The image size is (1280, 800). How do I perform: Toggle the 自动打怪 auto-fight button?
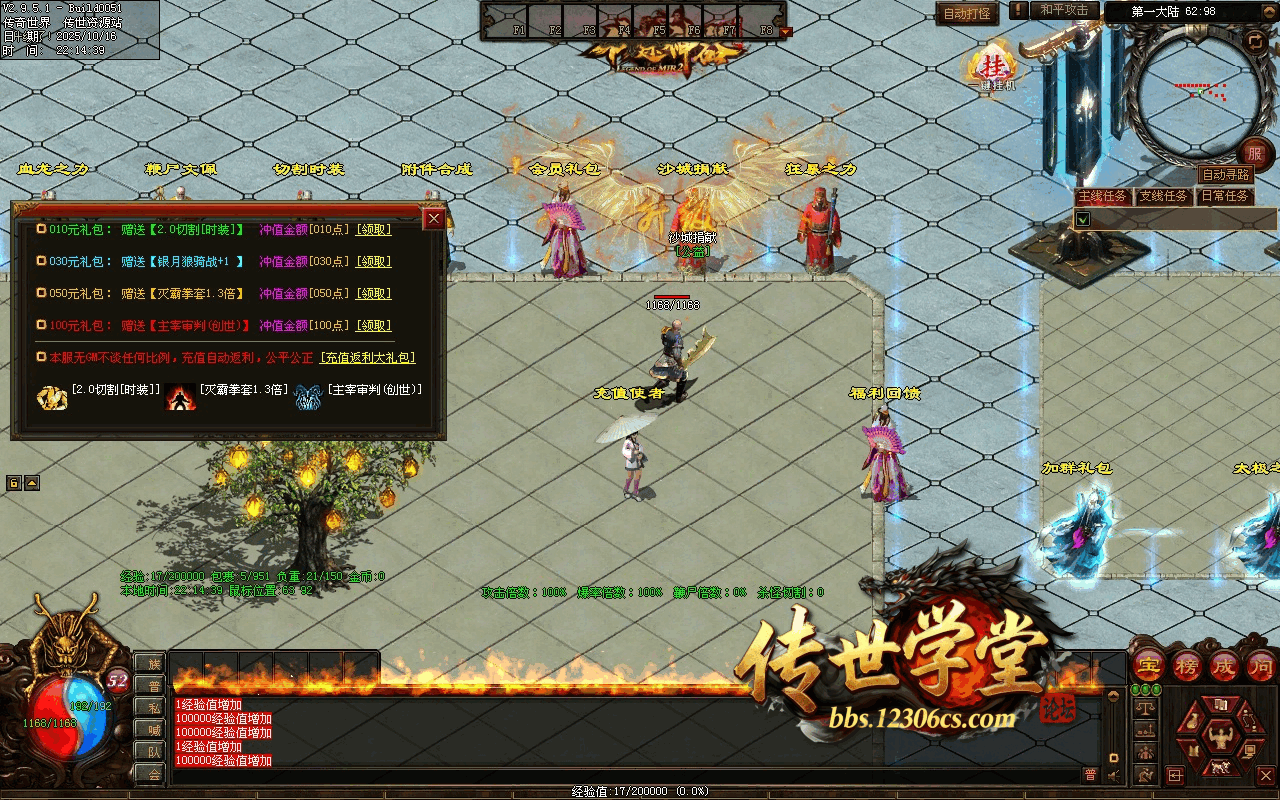click(x=967, y=14)
